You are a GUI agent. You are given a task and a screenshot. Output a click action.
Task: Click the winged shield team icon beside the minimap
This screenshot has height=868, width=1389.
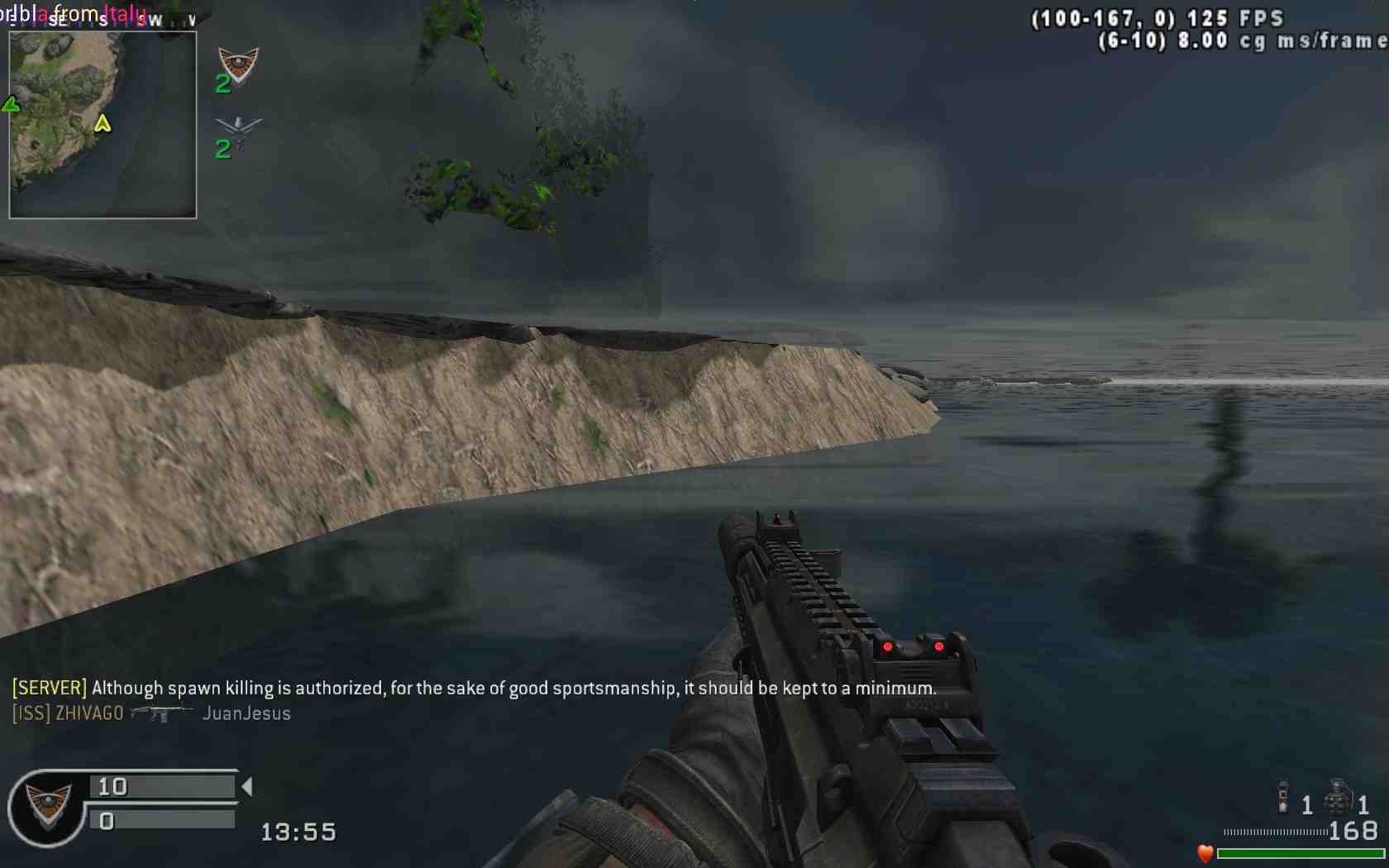[238, 64]
